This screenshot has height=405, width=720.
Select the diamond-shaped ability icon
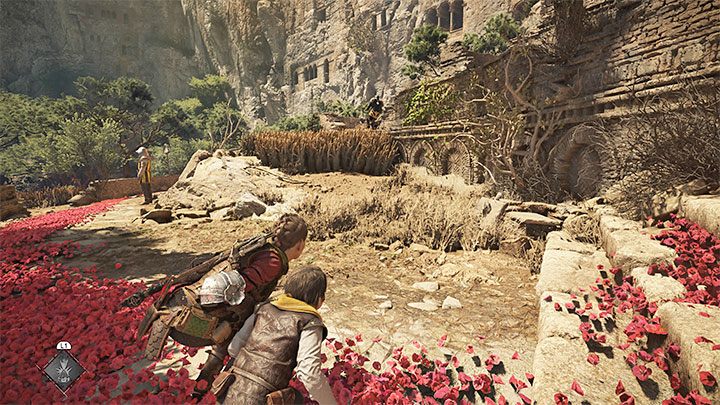pos(62,368)
